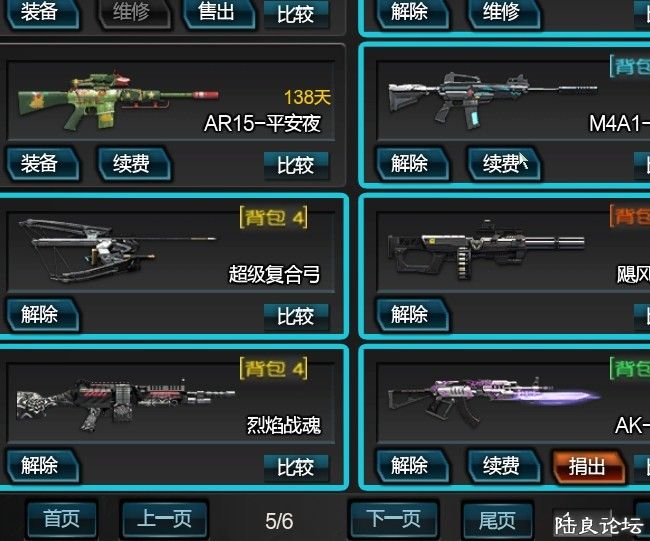Image resolution: width=650 pixels, height=541 pixels.
Task: Click 装备 button under AR15-平安夜
Action: 40,164
